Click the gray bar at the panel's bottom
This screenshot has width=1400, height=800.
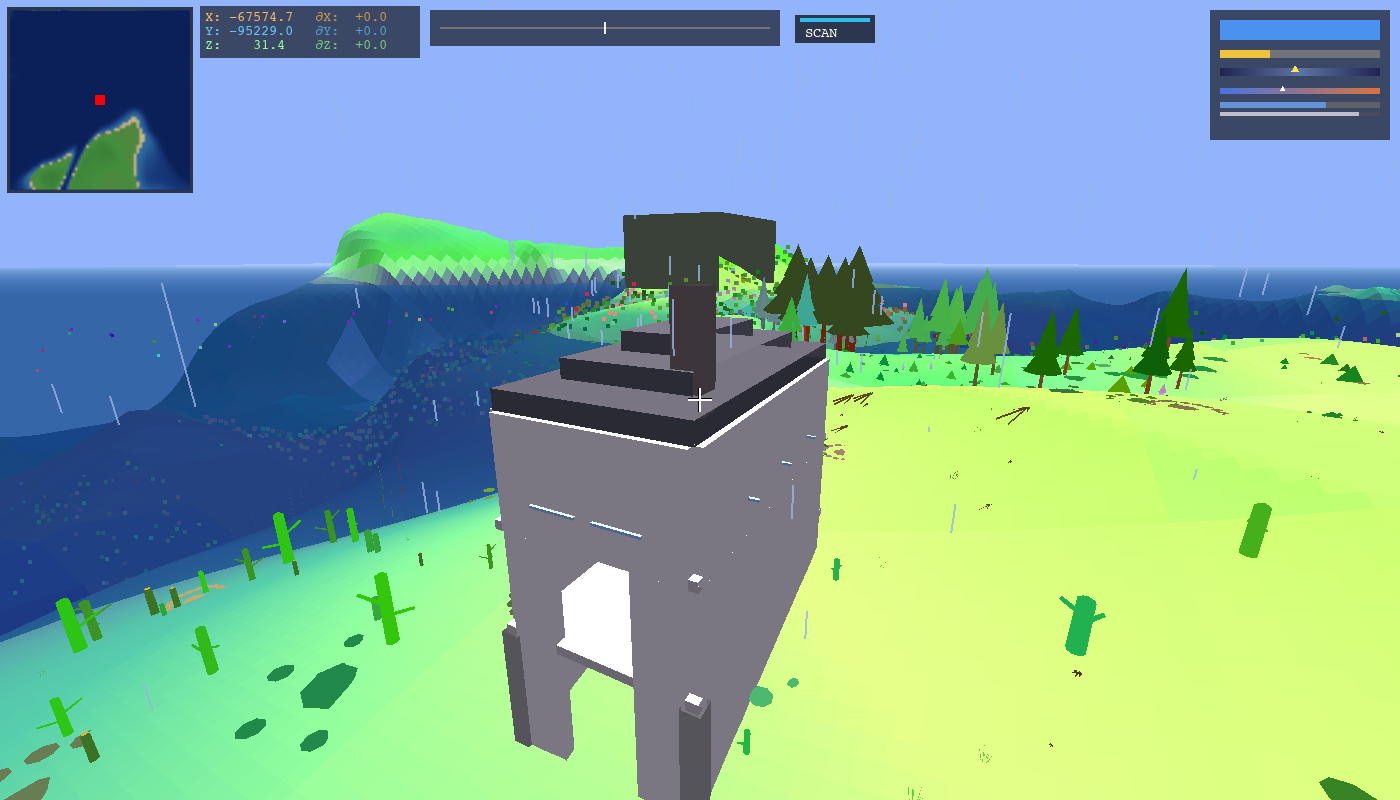coord(1289,114)
